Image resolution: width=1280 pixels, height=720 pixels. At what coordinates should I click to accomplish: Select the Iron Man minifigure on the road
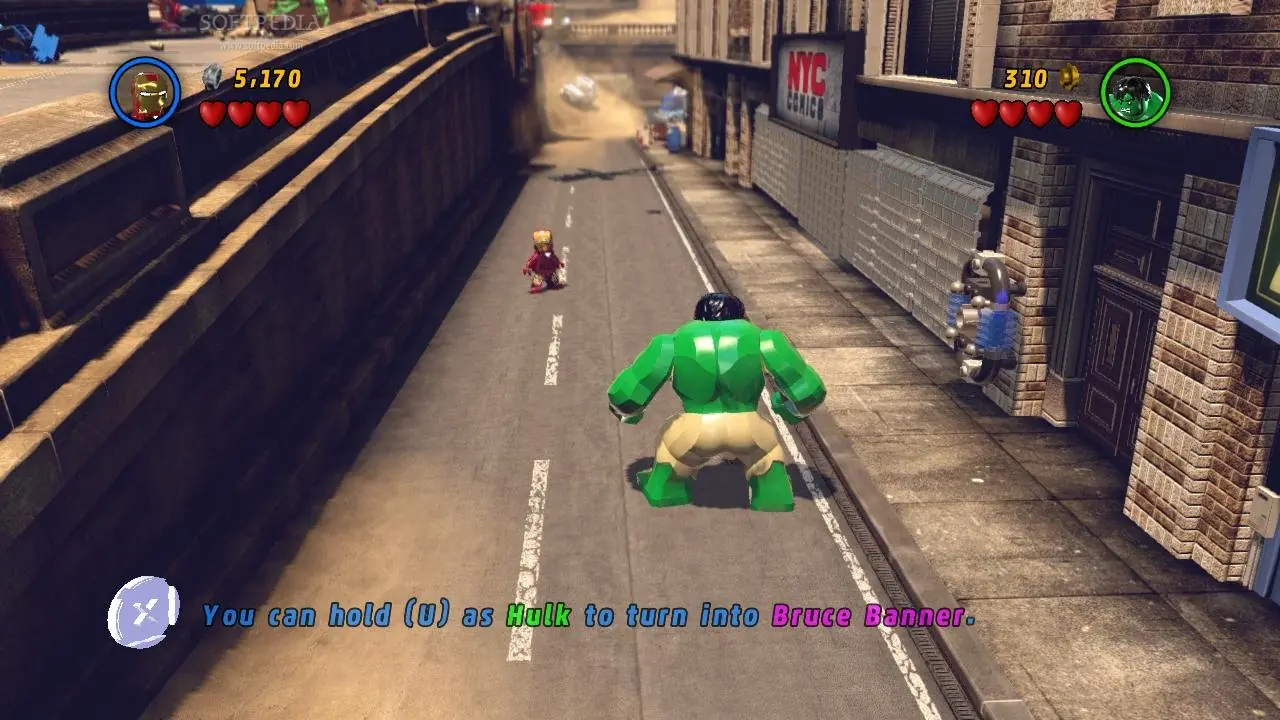click(x=543, y=262)
